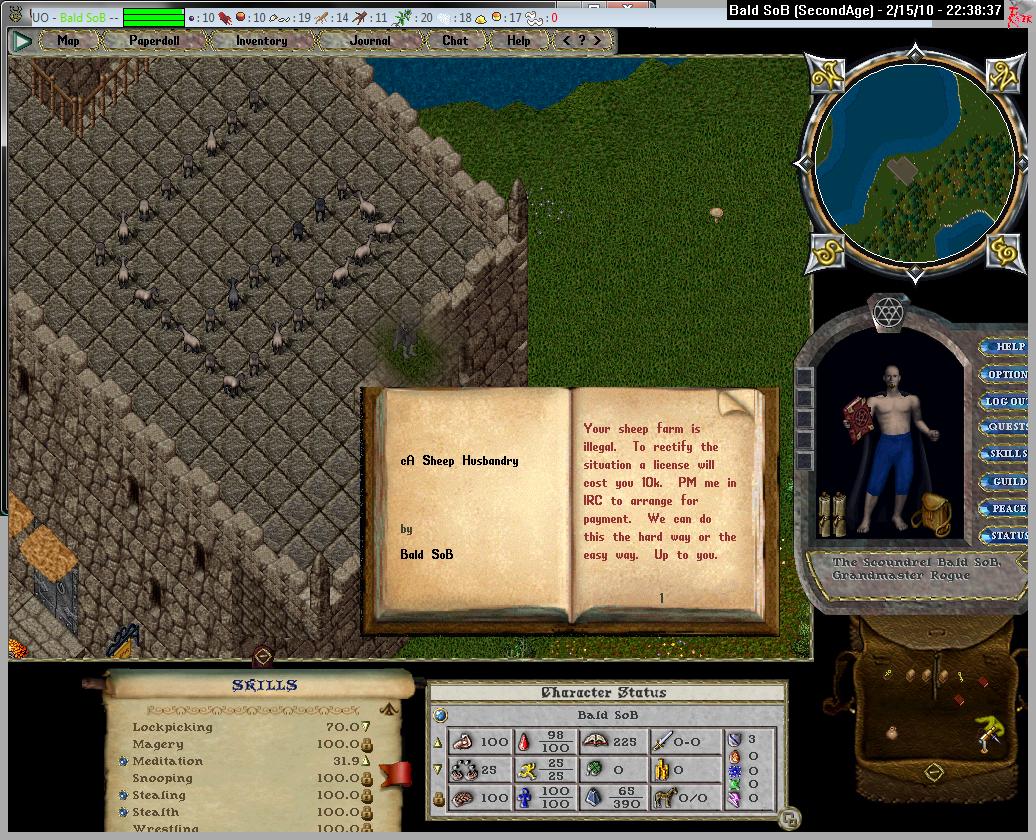Click the green arrow menu bar toggle
The height and width of the screenshot is (840, 1036).
tap(22, 42)
